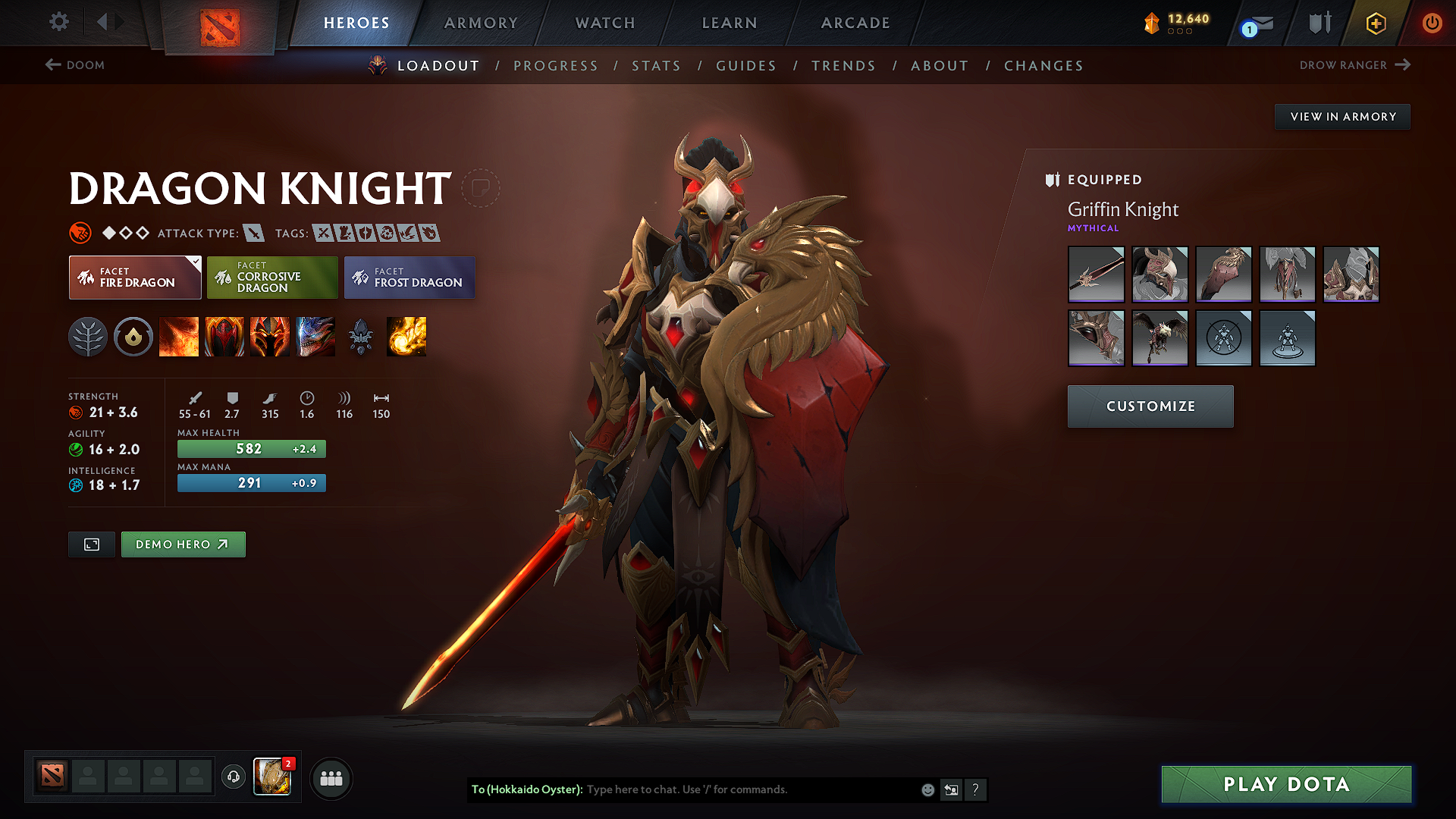
Task: Select the Dragon Blood ability
Action: (271, 337)
